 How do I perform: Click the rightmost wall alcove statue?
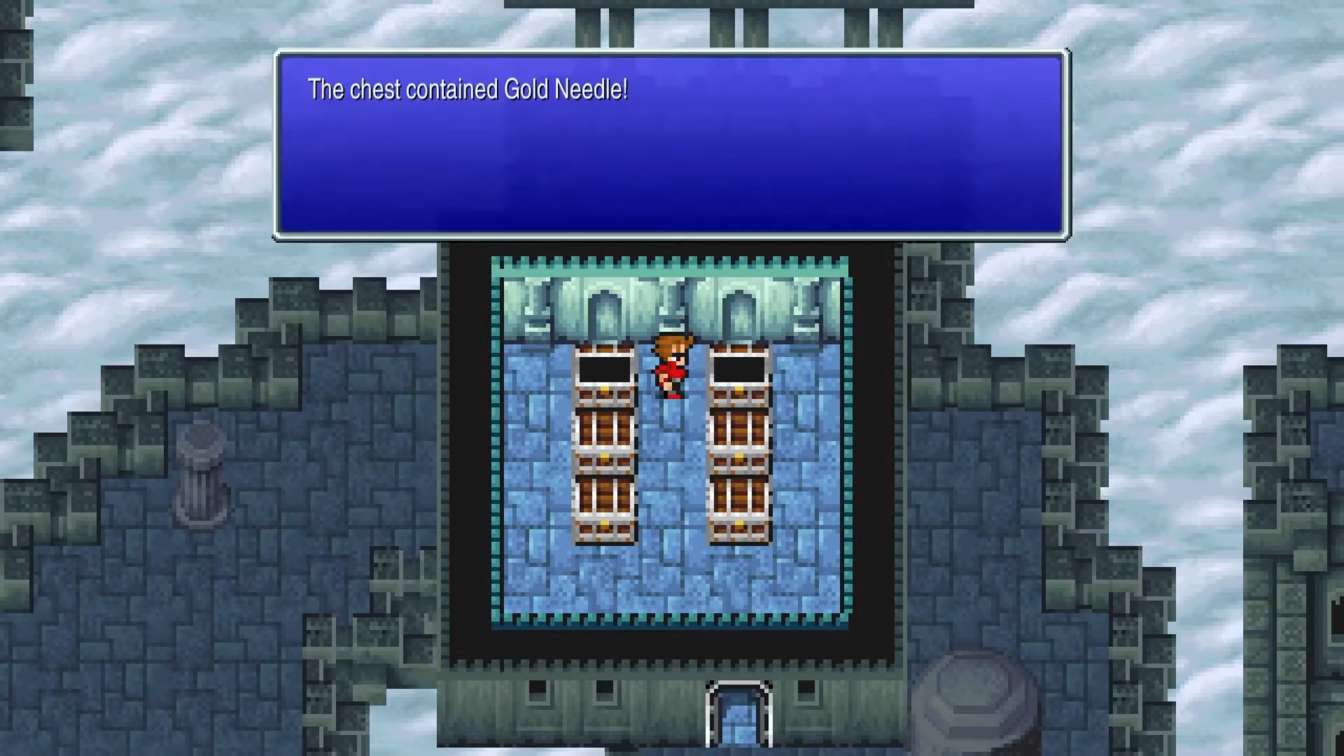pos(806,310)
